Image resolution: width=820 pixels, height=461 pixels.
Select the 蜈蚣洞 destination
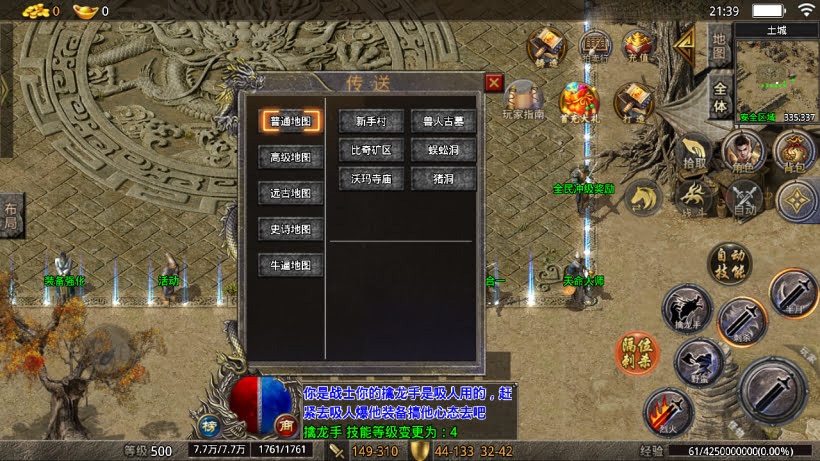tap(443, 151)
